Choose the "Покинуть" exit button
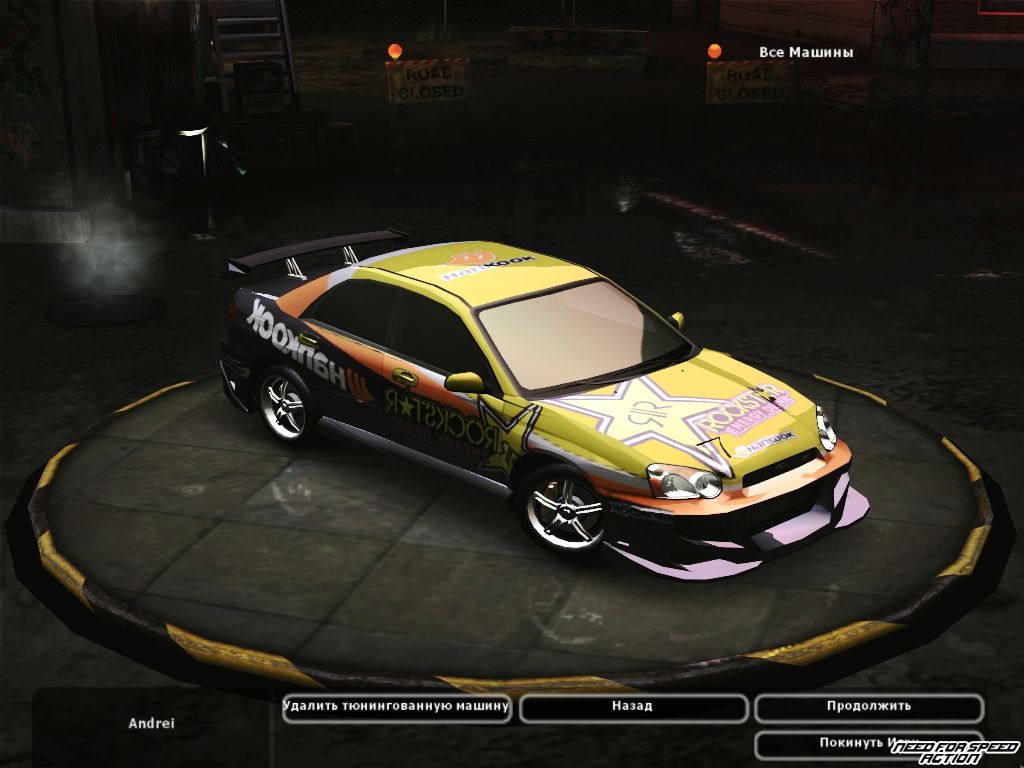The image size is (1024, 768). point(850,743)
